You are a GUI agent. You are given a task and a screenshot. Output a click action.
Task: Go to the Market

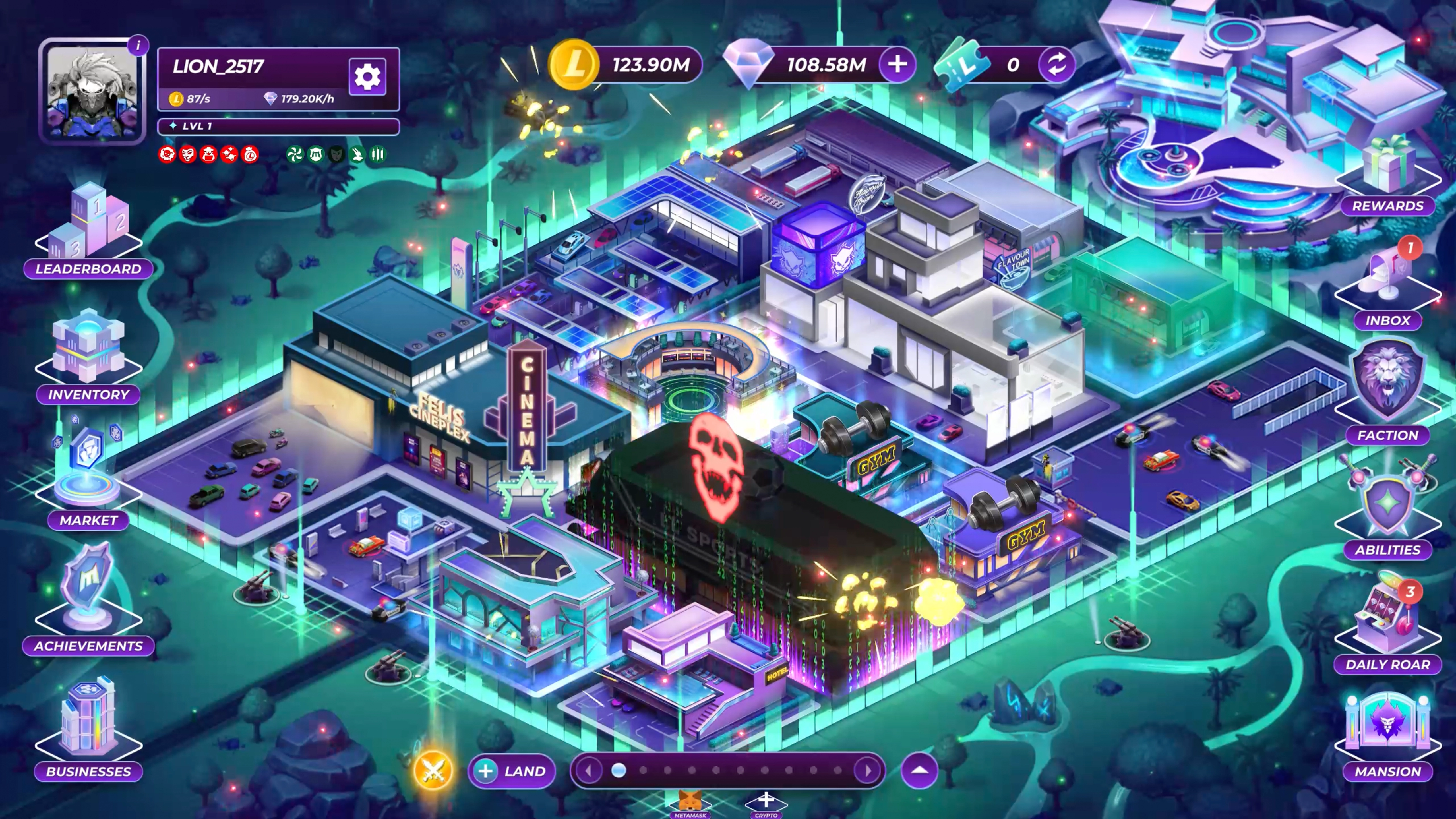point(88,480)
